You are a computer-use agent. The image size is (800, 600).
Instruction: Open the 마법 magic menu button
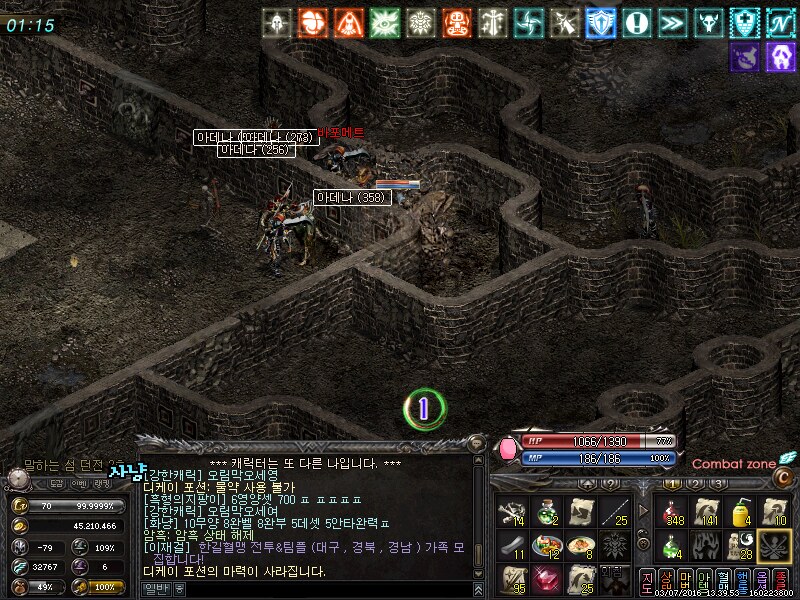tap(686, 581)
